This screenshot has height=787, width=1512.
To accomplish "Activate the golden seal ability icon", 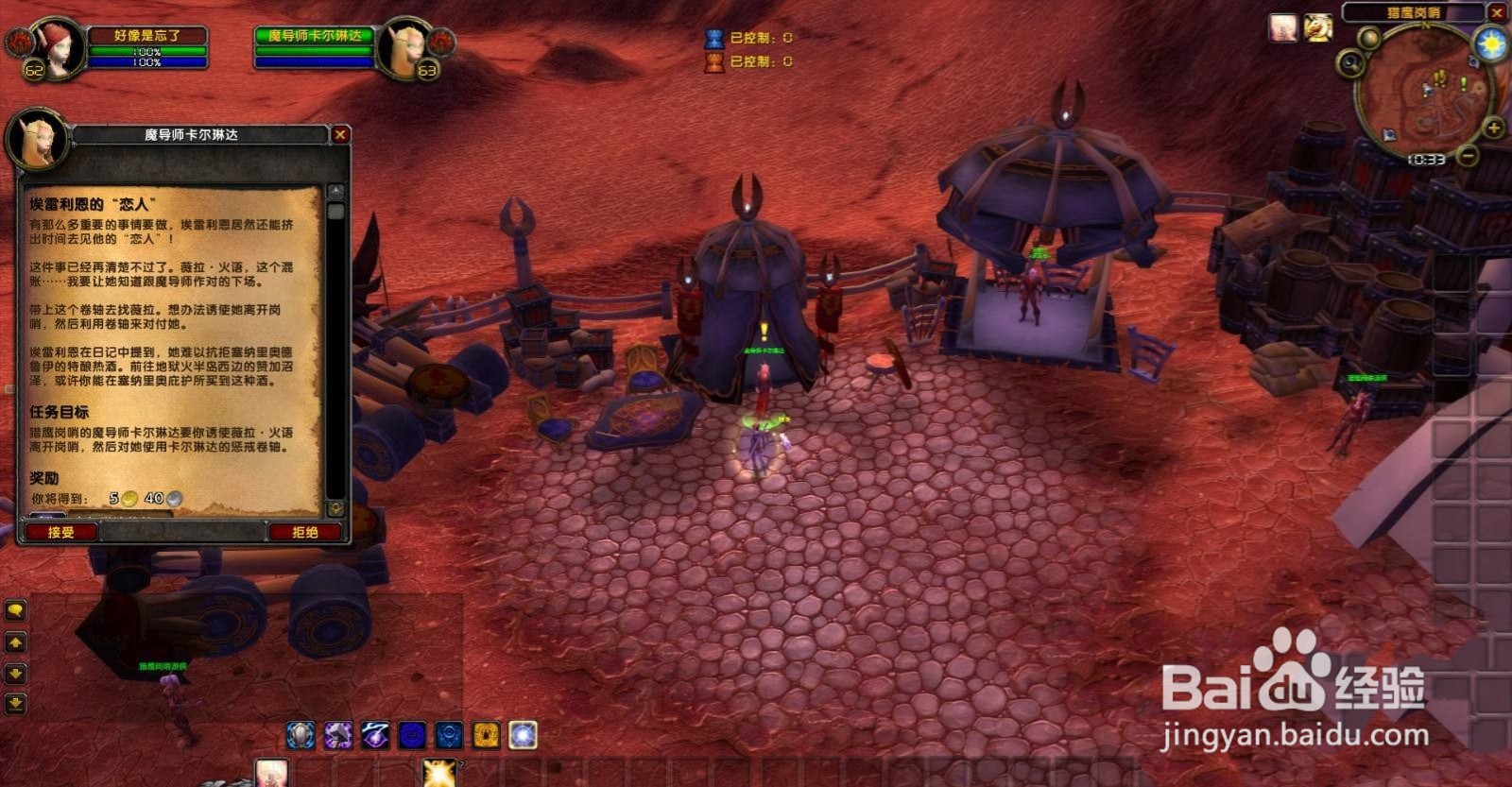I will [486, 735].
